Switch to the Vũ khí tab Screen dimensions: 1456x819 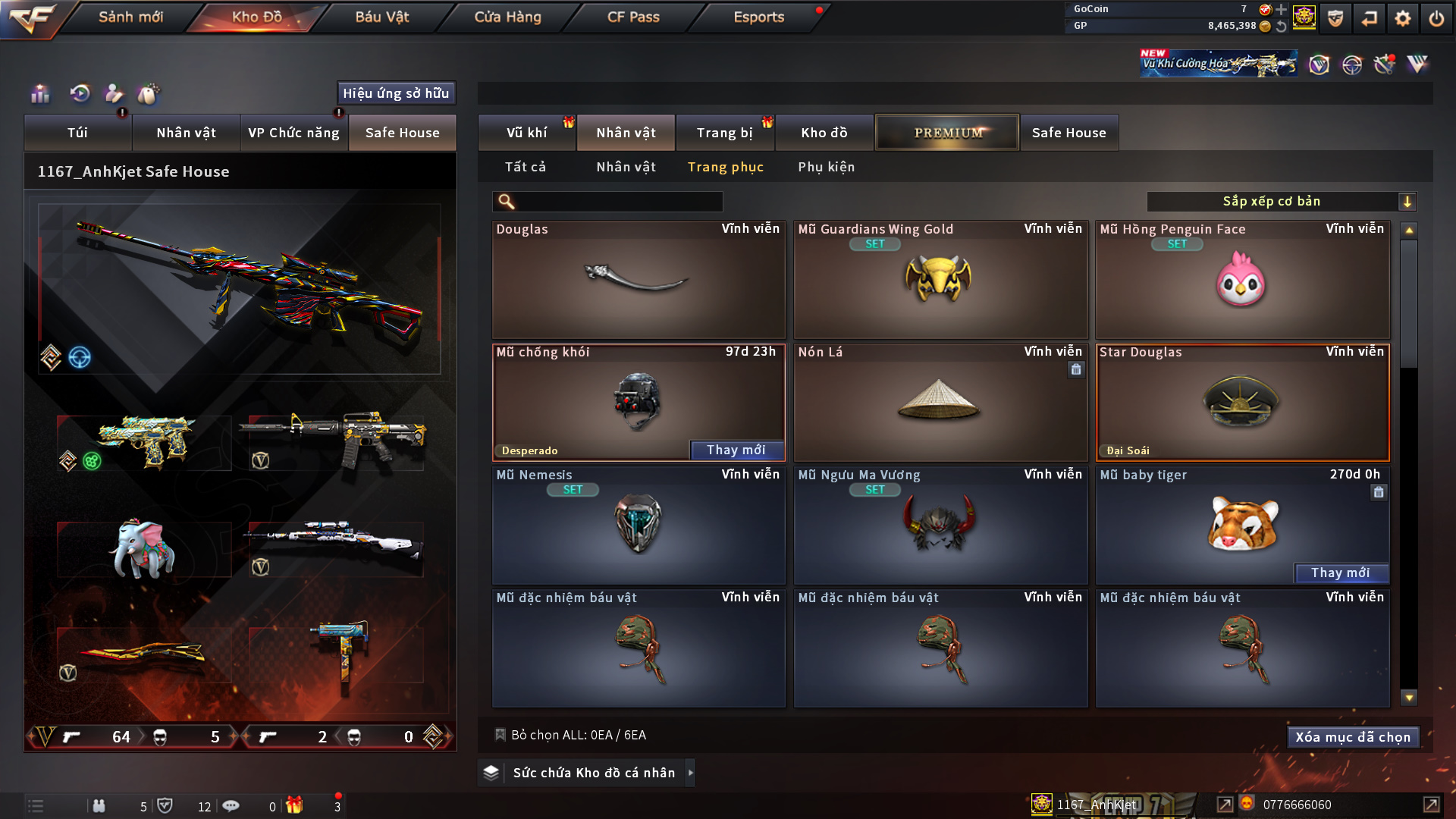pos(527,133)
